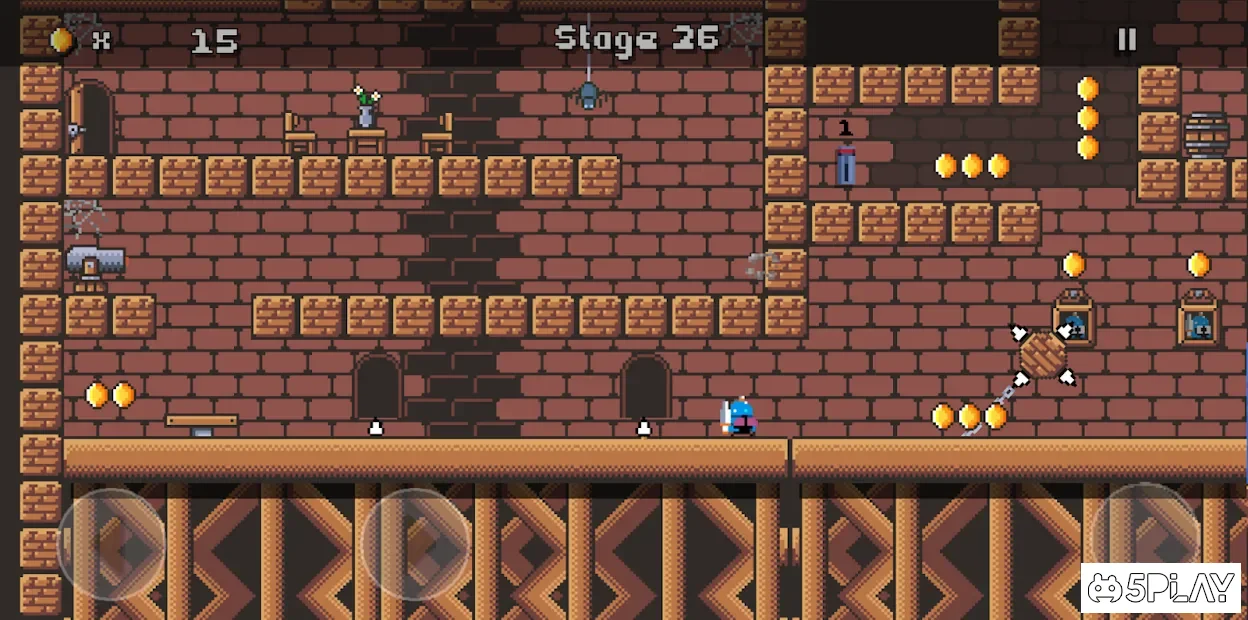Pause the game with the pause icon
1248x620 pixels.
point(1126,40)
